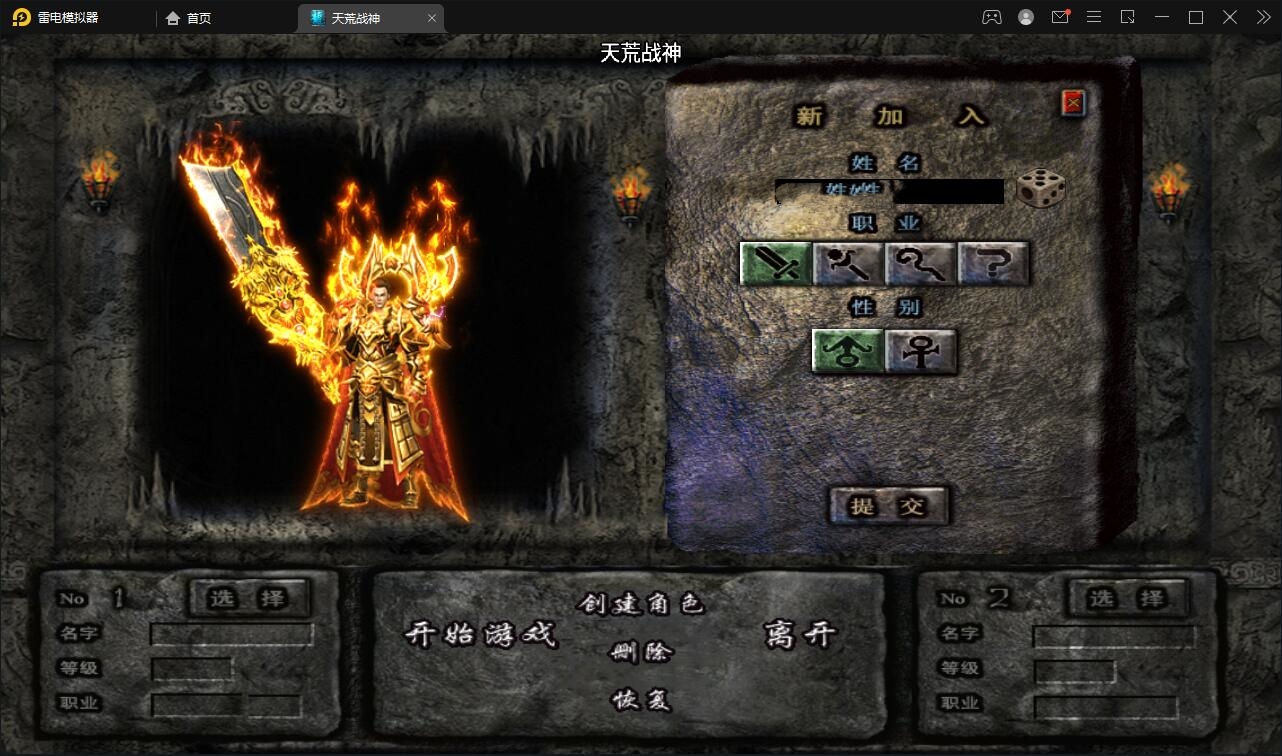This screenshot has width=1282, height=756.
Task: Select the warrior sword class icon
Action: [x=776, y=263]
